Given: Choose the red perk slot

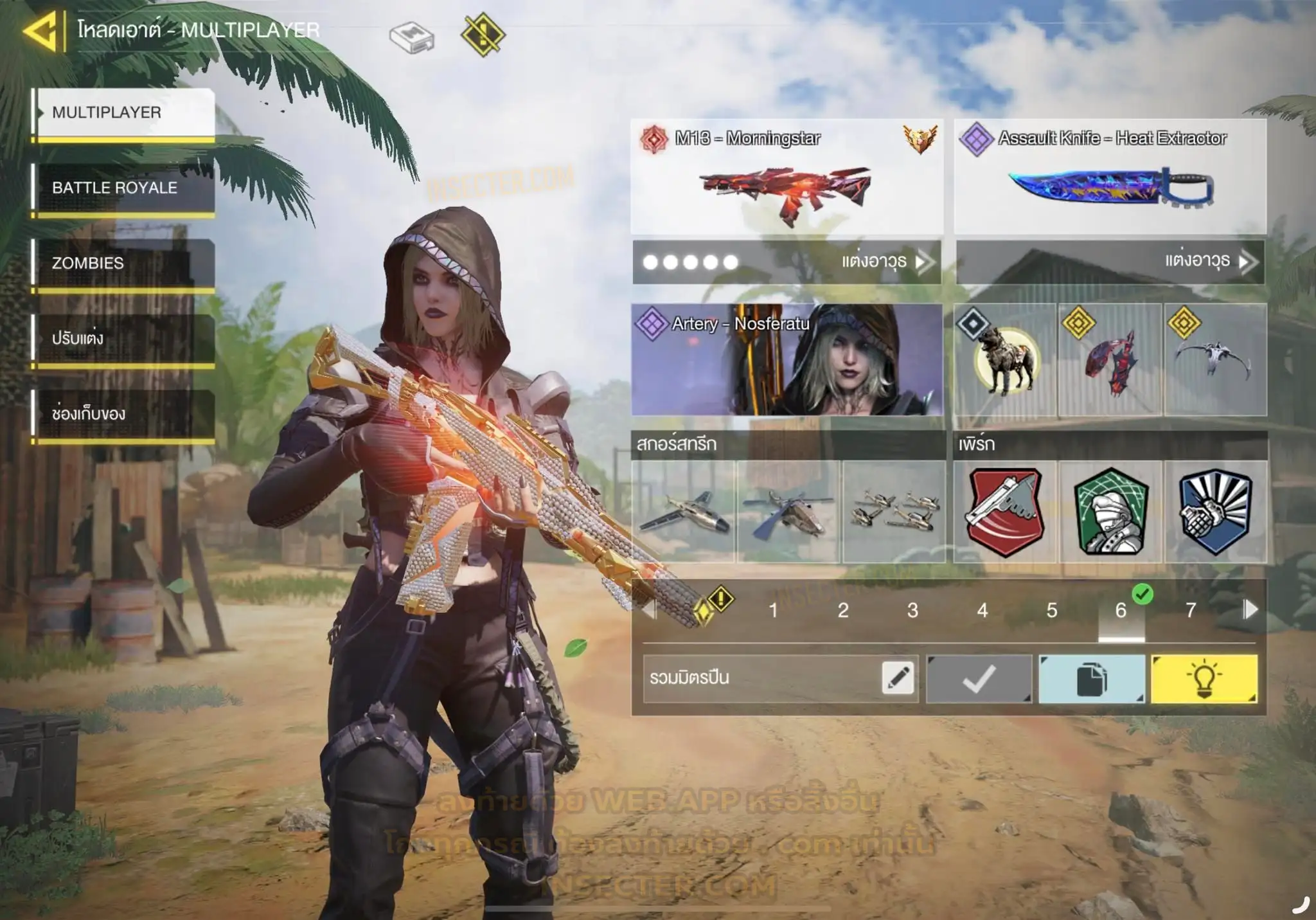Looking at the screenshot, I should (1006, 512).
